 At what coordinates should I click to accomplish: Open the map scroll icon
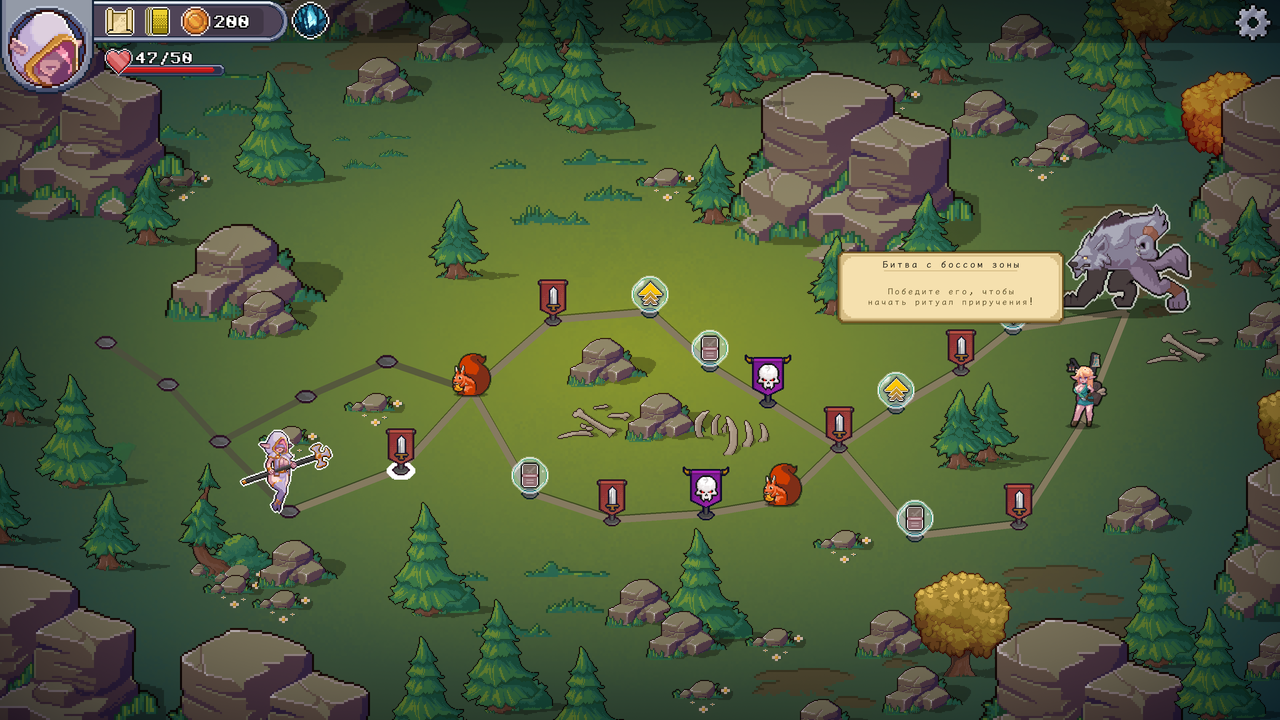tap(120, 21)
